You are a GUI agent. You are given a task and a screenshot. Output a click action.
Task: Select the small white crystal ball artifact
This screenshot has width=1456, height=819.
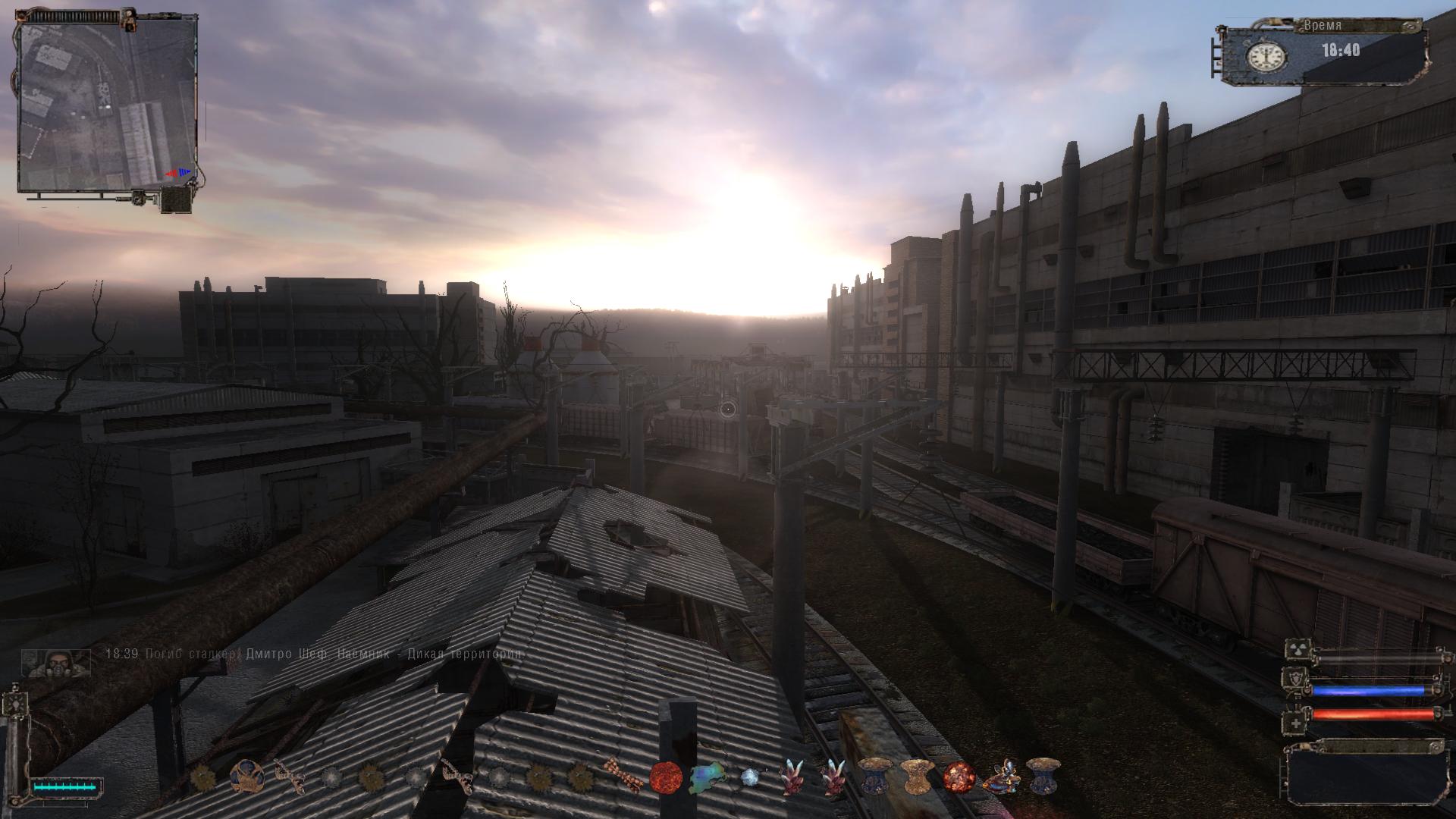[749, 777]
